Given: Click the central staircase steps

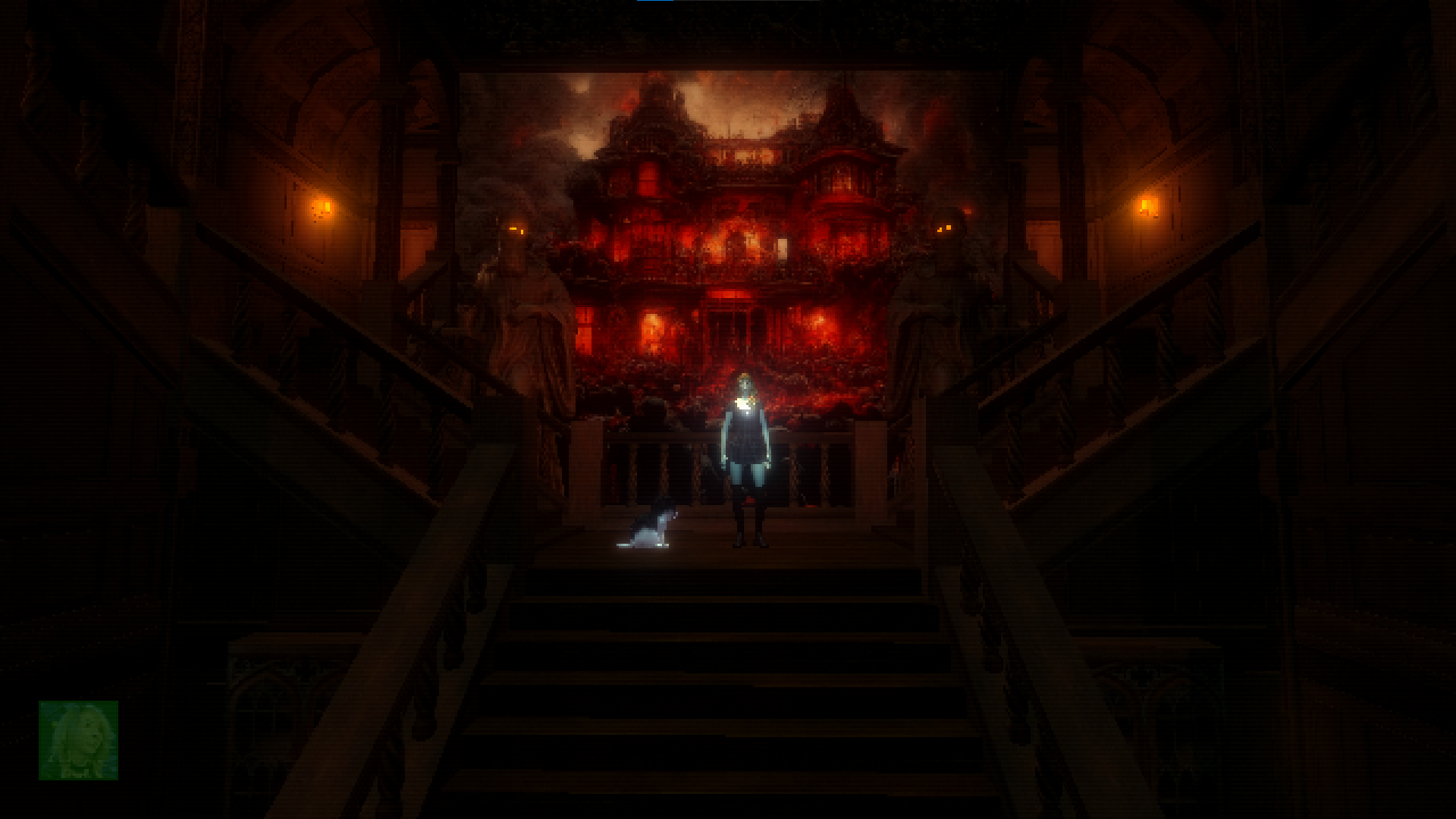Looking at the screenshot, I should coord(728,667).
